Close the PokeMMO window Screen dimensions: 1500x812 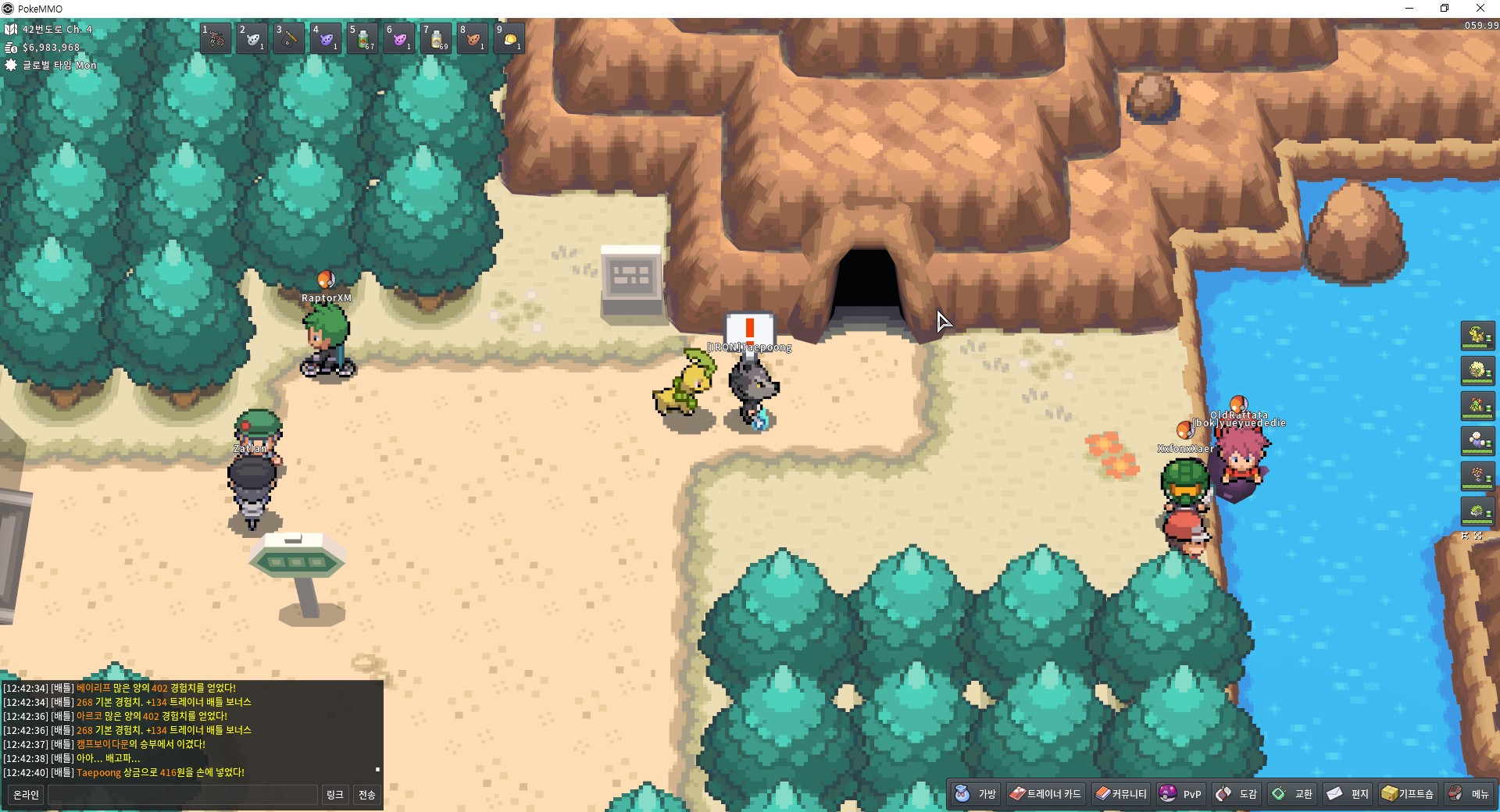point(1480,9)
